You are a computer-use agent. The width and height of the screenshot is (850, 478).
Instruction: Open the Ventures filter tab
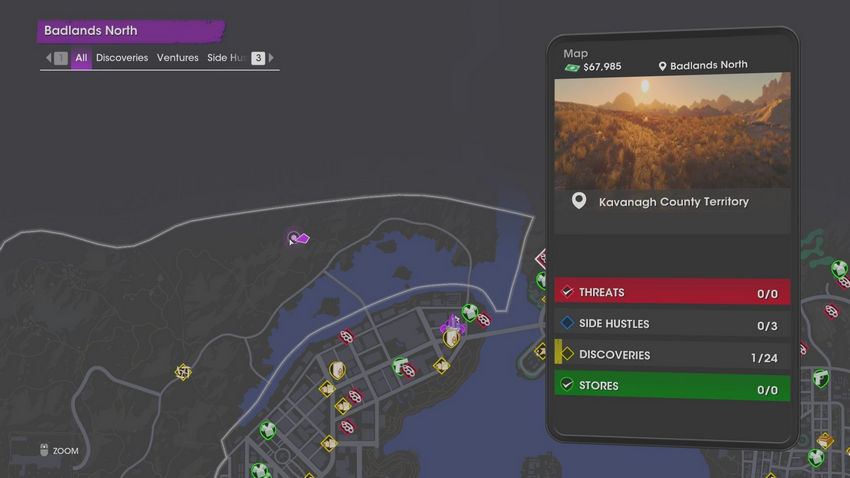coord(177,58)
